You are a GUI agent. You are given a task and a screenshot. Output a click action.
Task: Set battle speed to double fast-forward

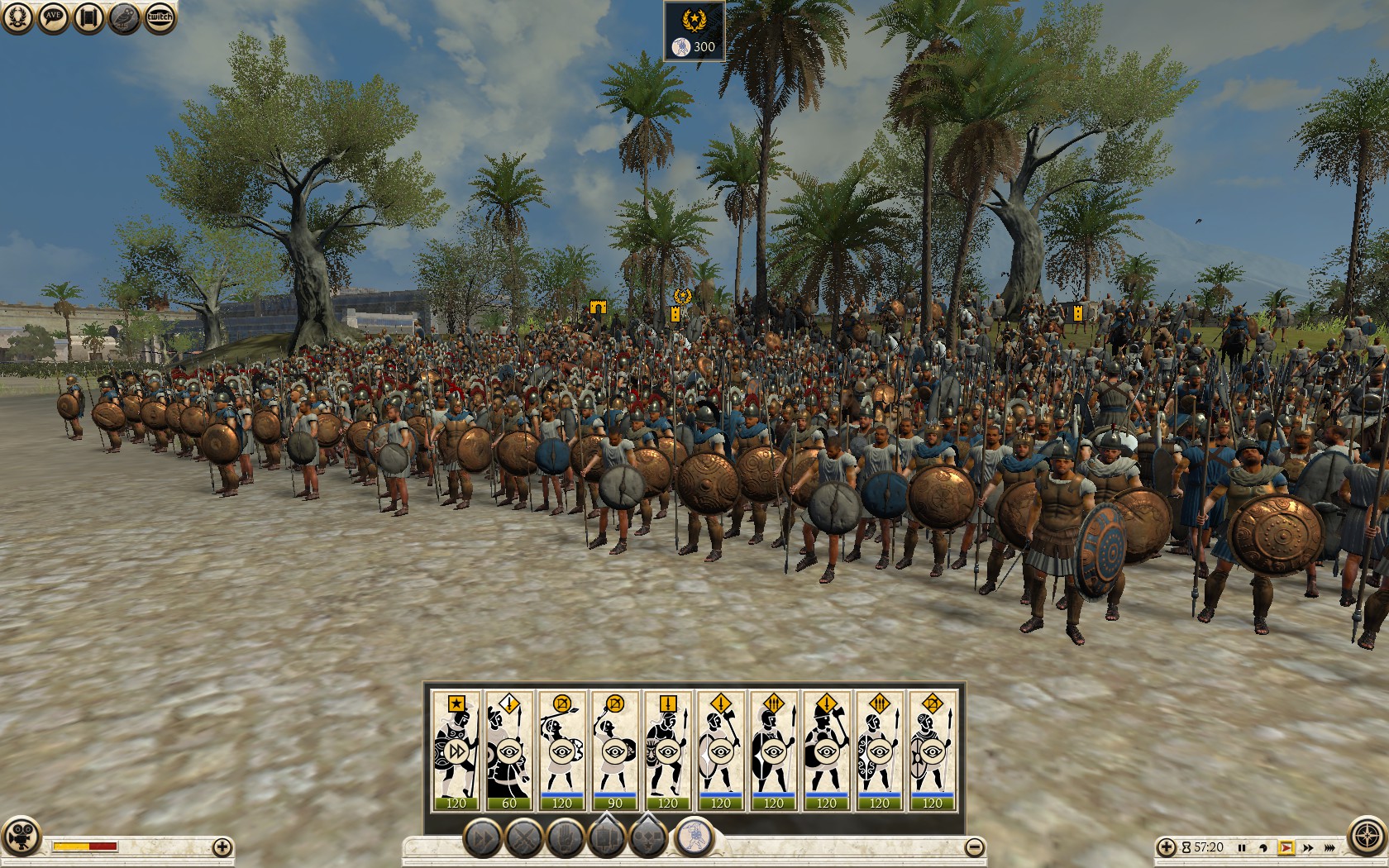tap(1308, 847)
